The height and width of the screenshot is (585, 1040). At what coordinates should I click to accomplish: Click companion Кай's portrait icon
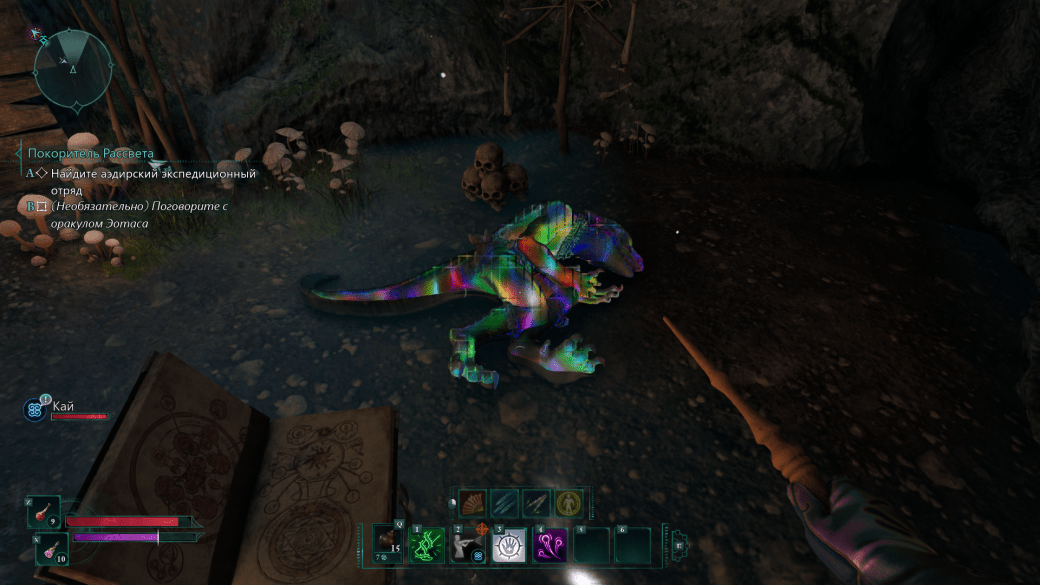(38, 408)
